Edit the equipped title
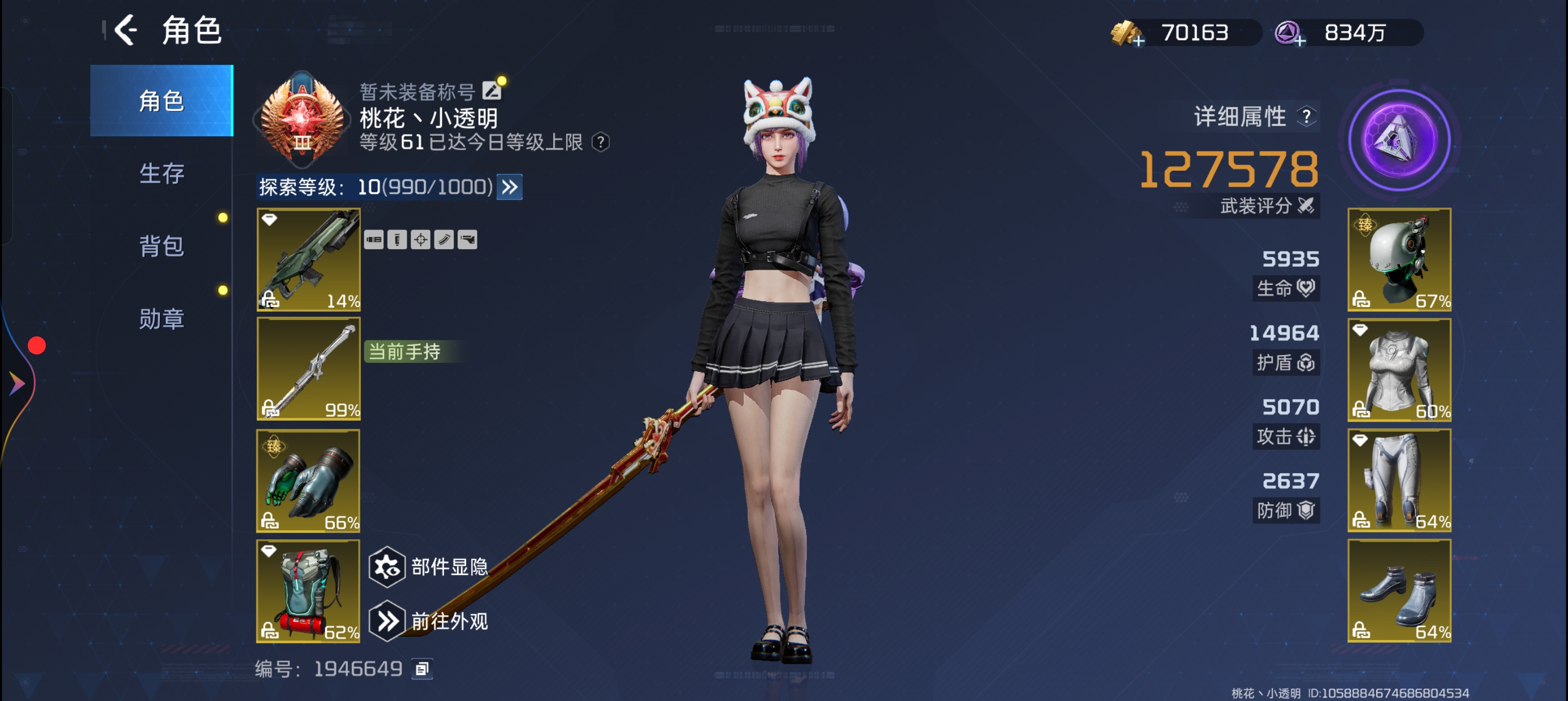Image resolution: width=1568 pixels, height=701 pixels. (491, 91)
